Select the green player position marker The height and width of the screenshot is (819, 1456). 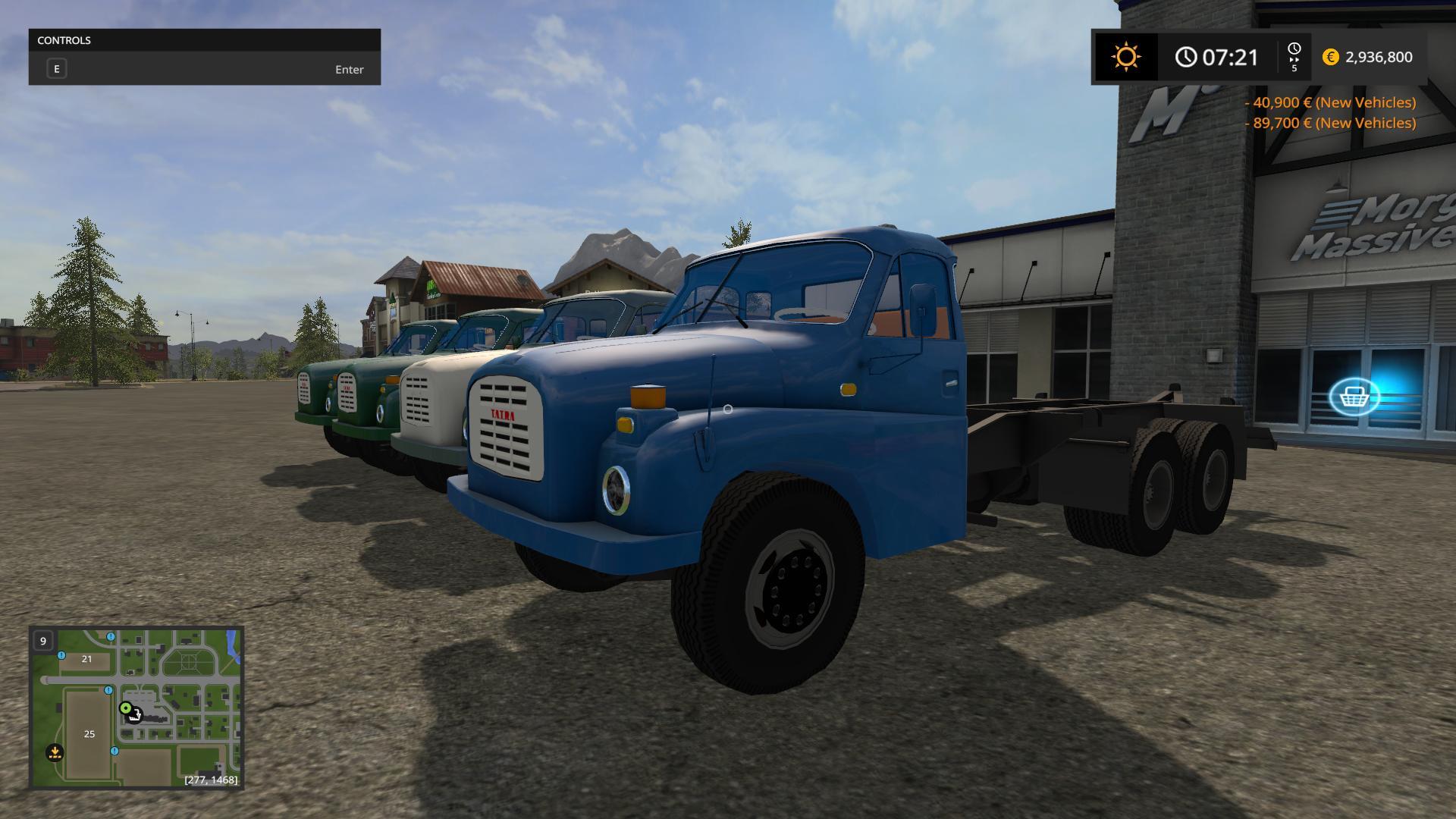click(x=125, y=708)
